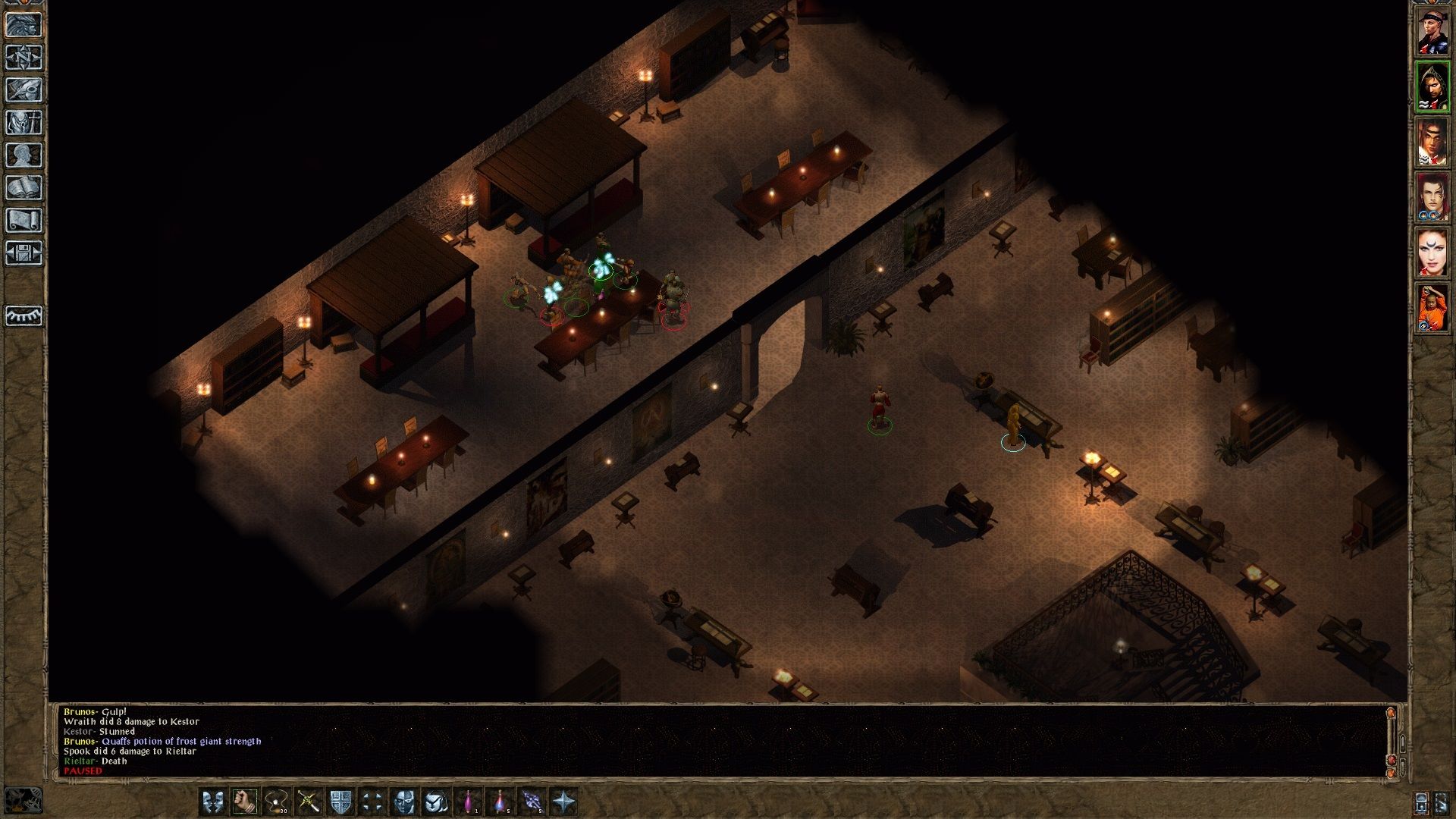This screenshot has height=819, width=1456.
Task: Open the character record bust button
Action: 24,155
